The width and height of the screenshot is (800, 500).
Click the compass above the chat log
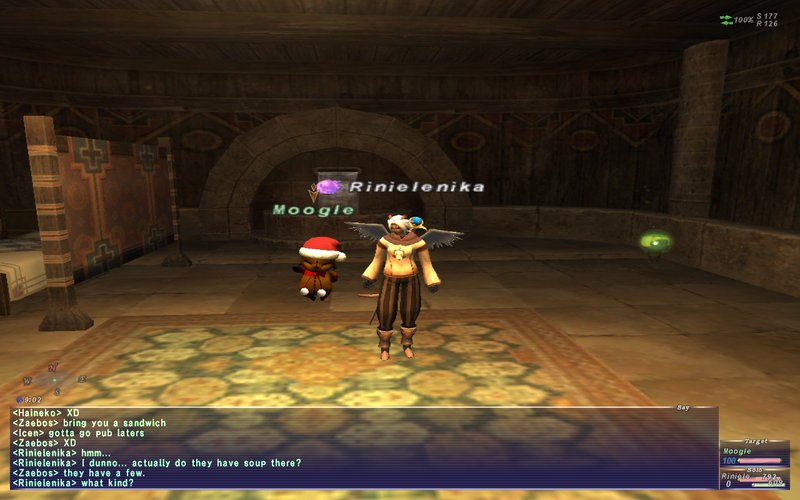click(52, 380)
